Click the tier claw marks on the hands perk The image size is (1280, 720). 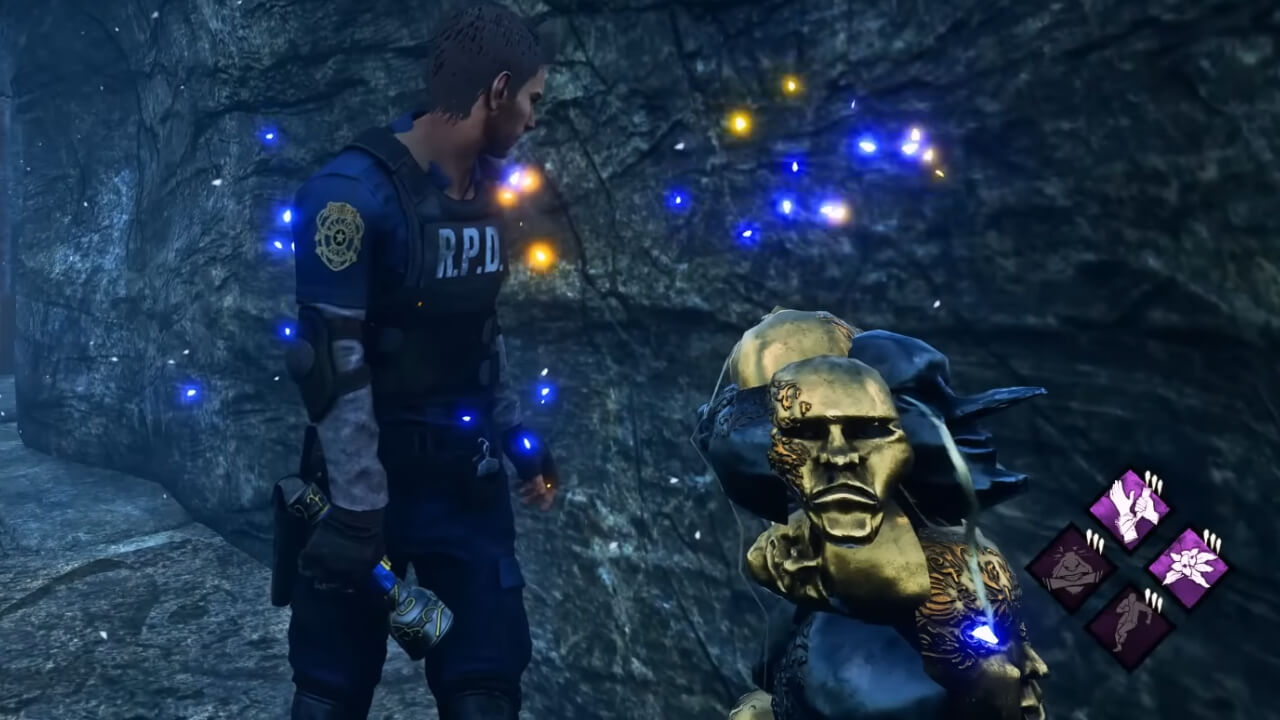(1154, 480)
